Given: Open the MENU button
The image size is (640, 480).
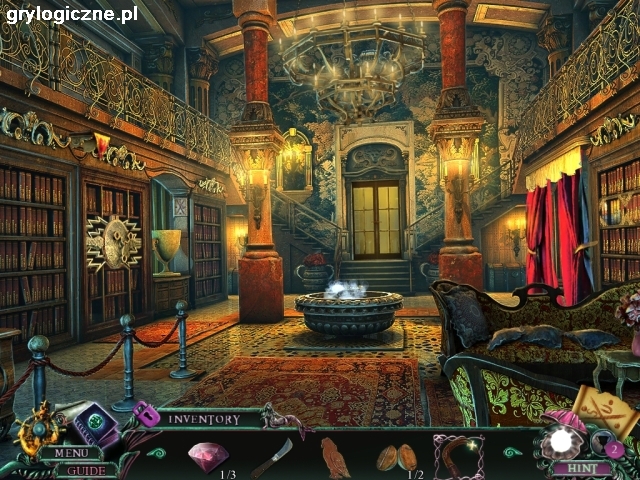Looking at the screenshot, I should click(71, 453).
